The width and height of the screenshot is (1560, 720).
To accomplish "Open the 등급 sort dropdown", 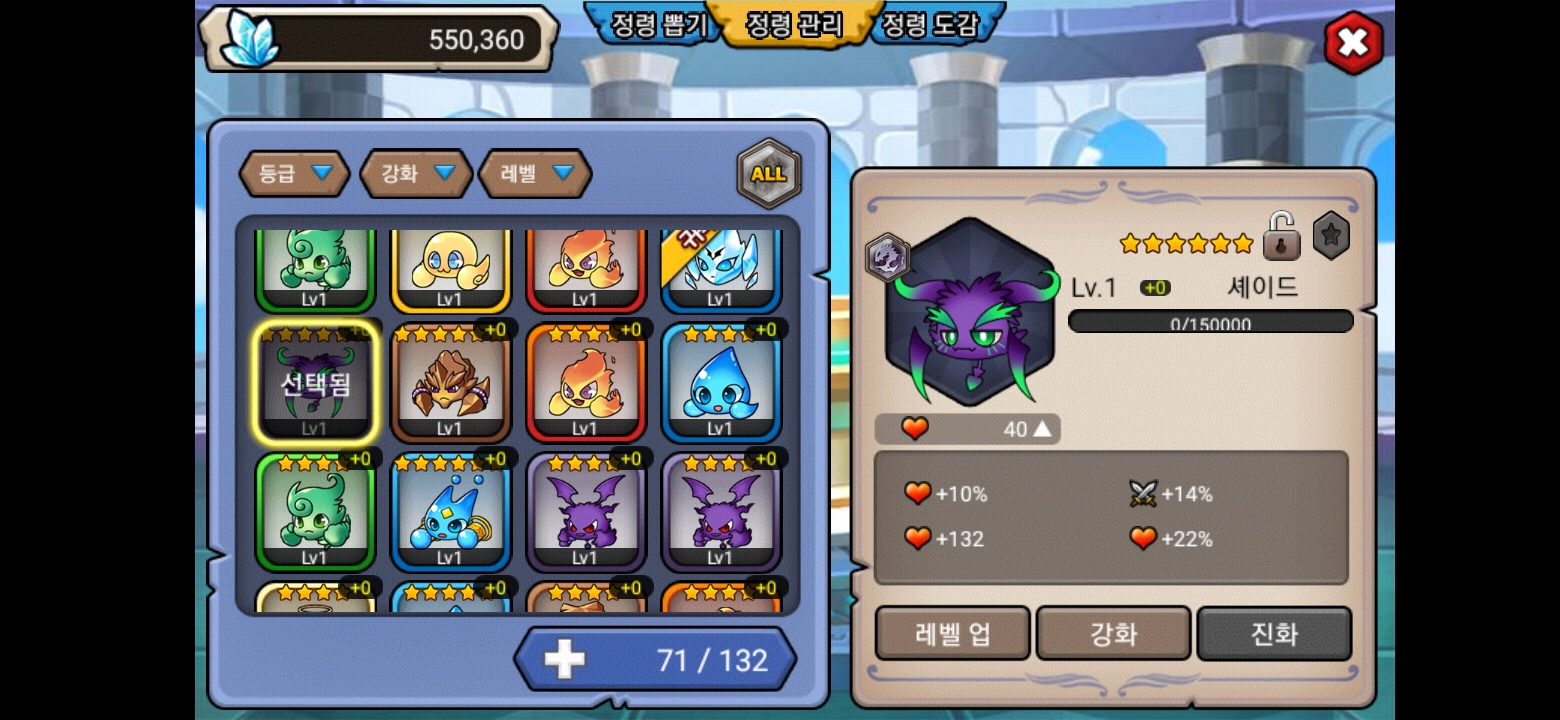I will tap(294, 174).
